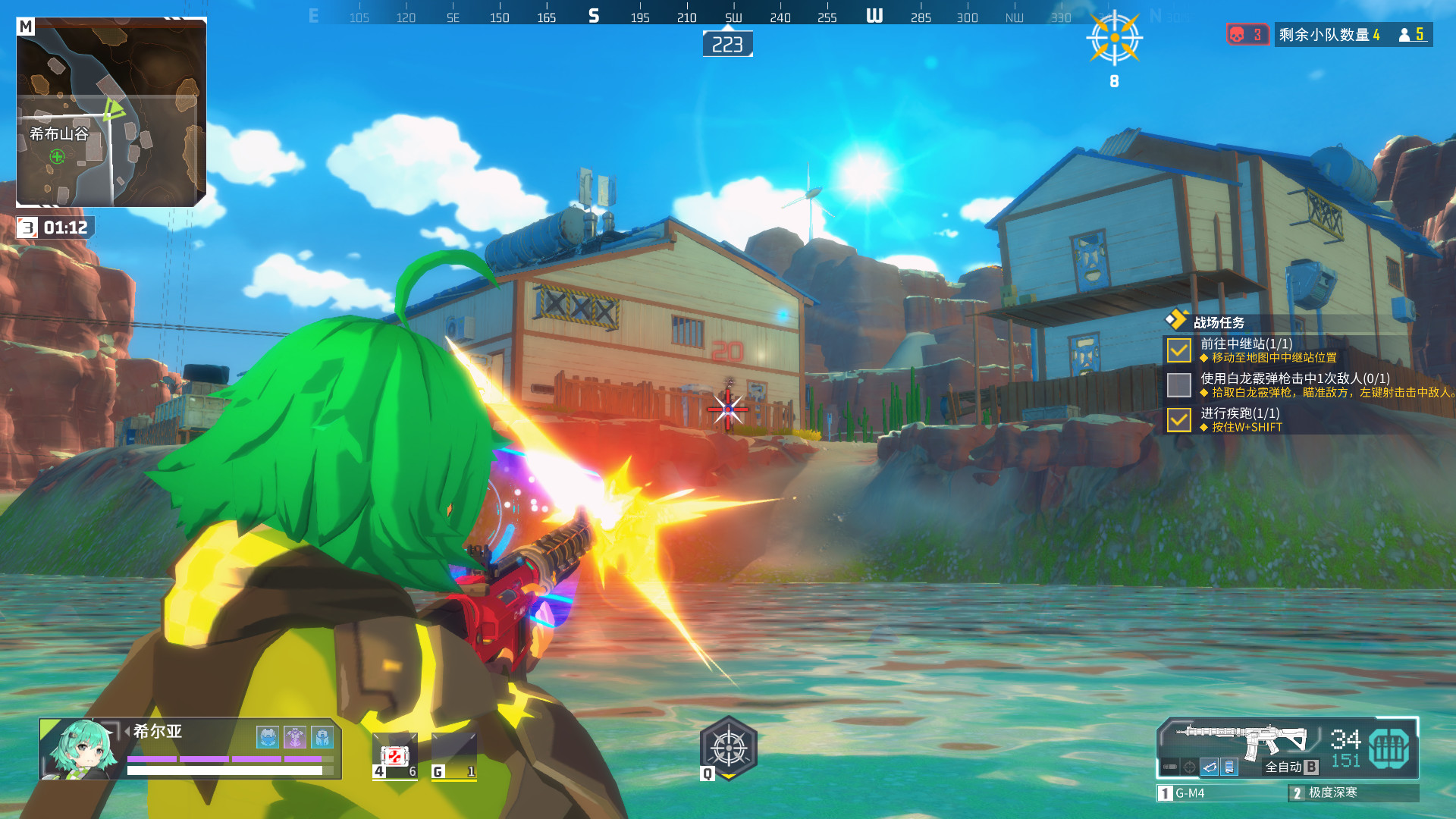Click the blue helmet armor icon
This screenshot has height=819, width=1456.
268,736
